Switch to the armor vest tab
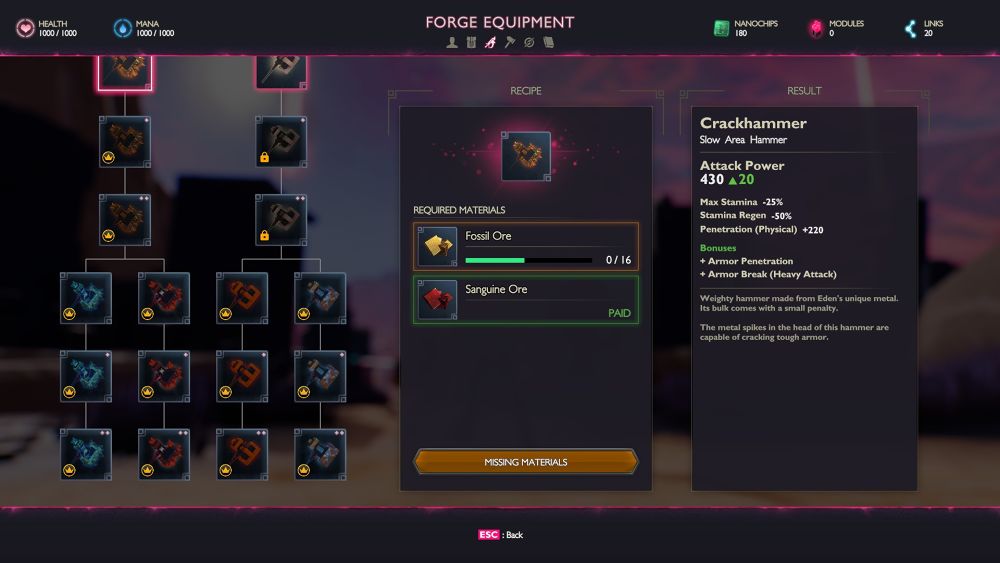The image size is (1000, 563). coord(472,42)
